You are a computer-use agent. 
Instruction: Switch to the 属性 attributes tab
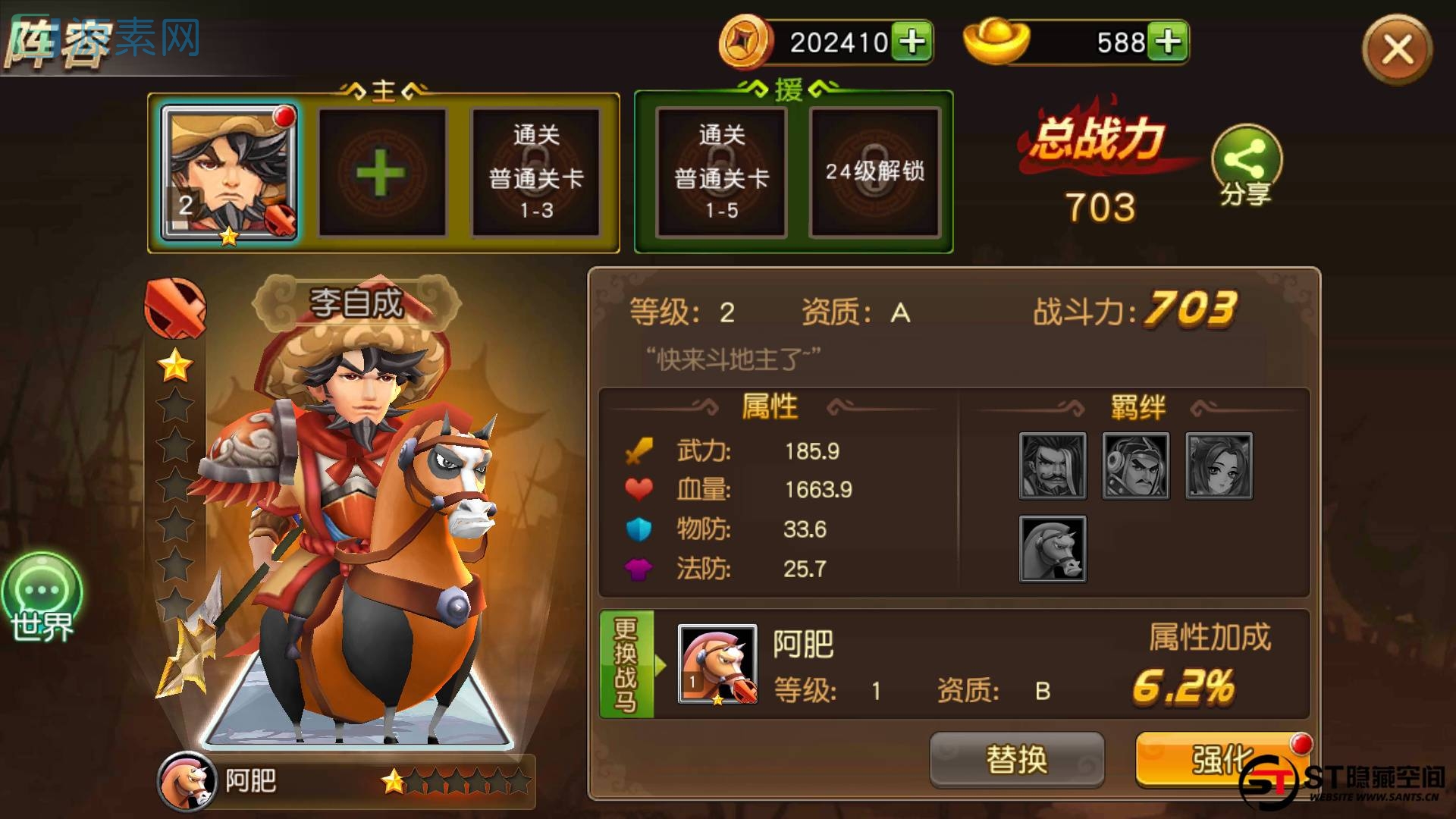pos(771,406)
